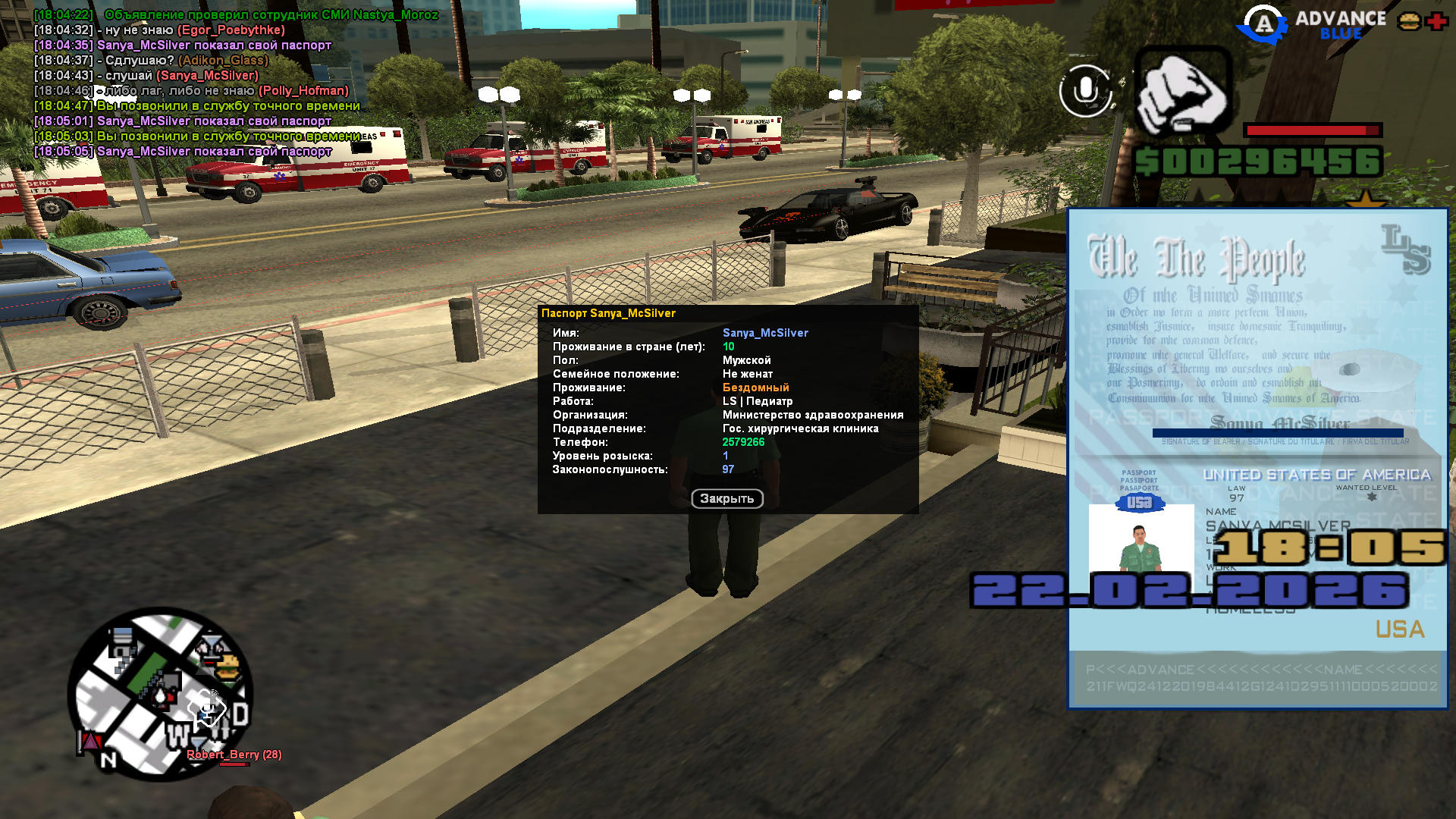Click the Advance Blue server logo
Screen dimensions: 1456x819
(x=1312, y=24)
